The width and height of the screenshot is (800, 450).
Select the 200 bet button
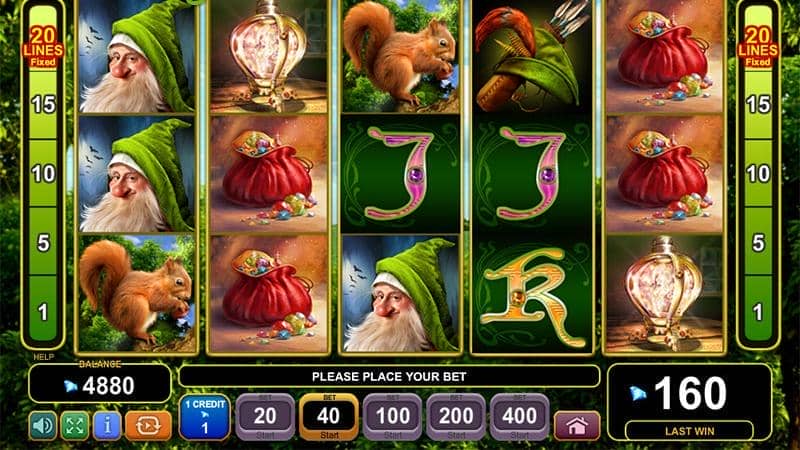457,417
